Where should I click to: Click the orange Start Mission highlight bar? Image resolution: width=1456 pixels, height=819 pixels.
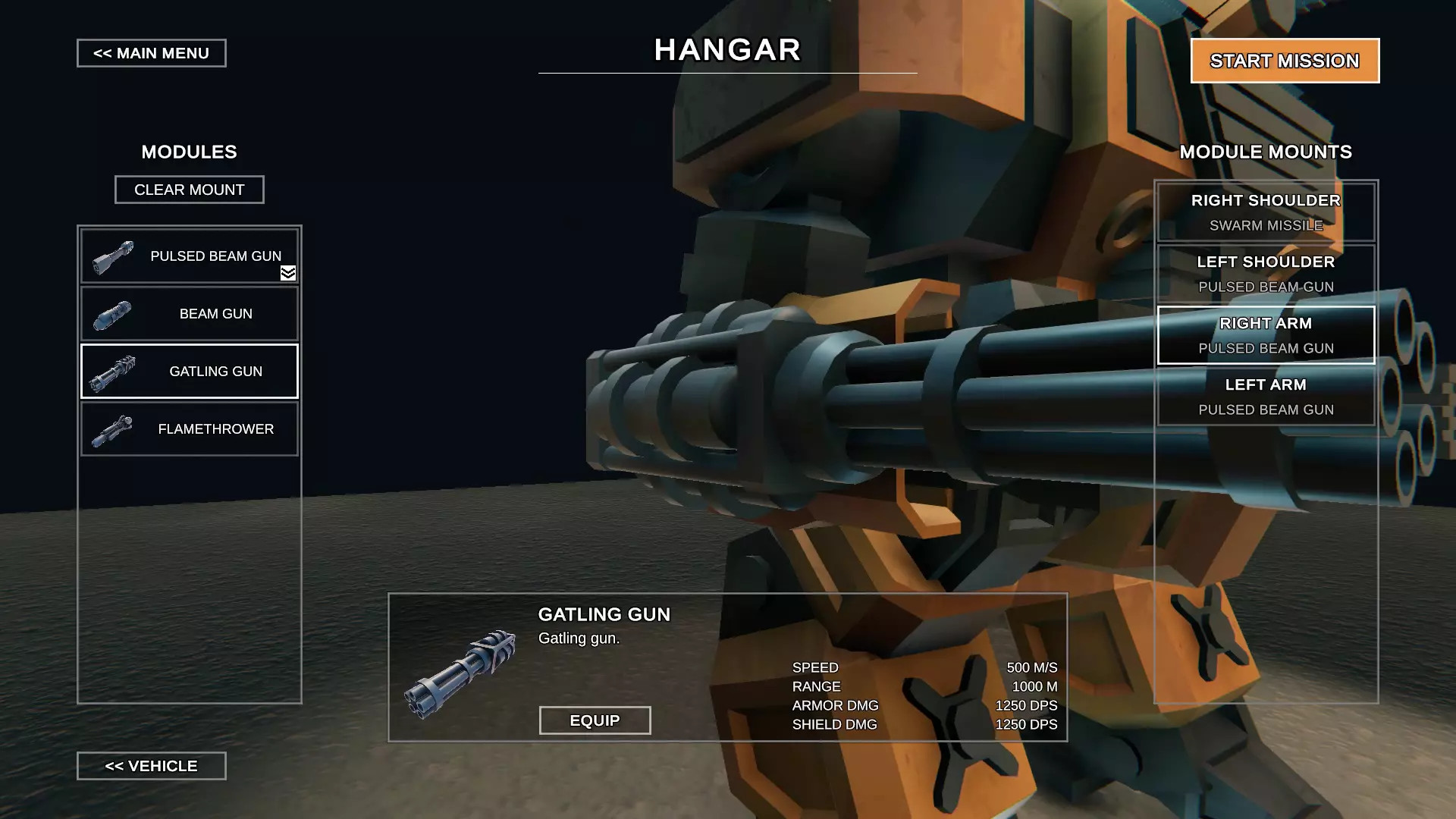point(1285,61)
